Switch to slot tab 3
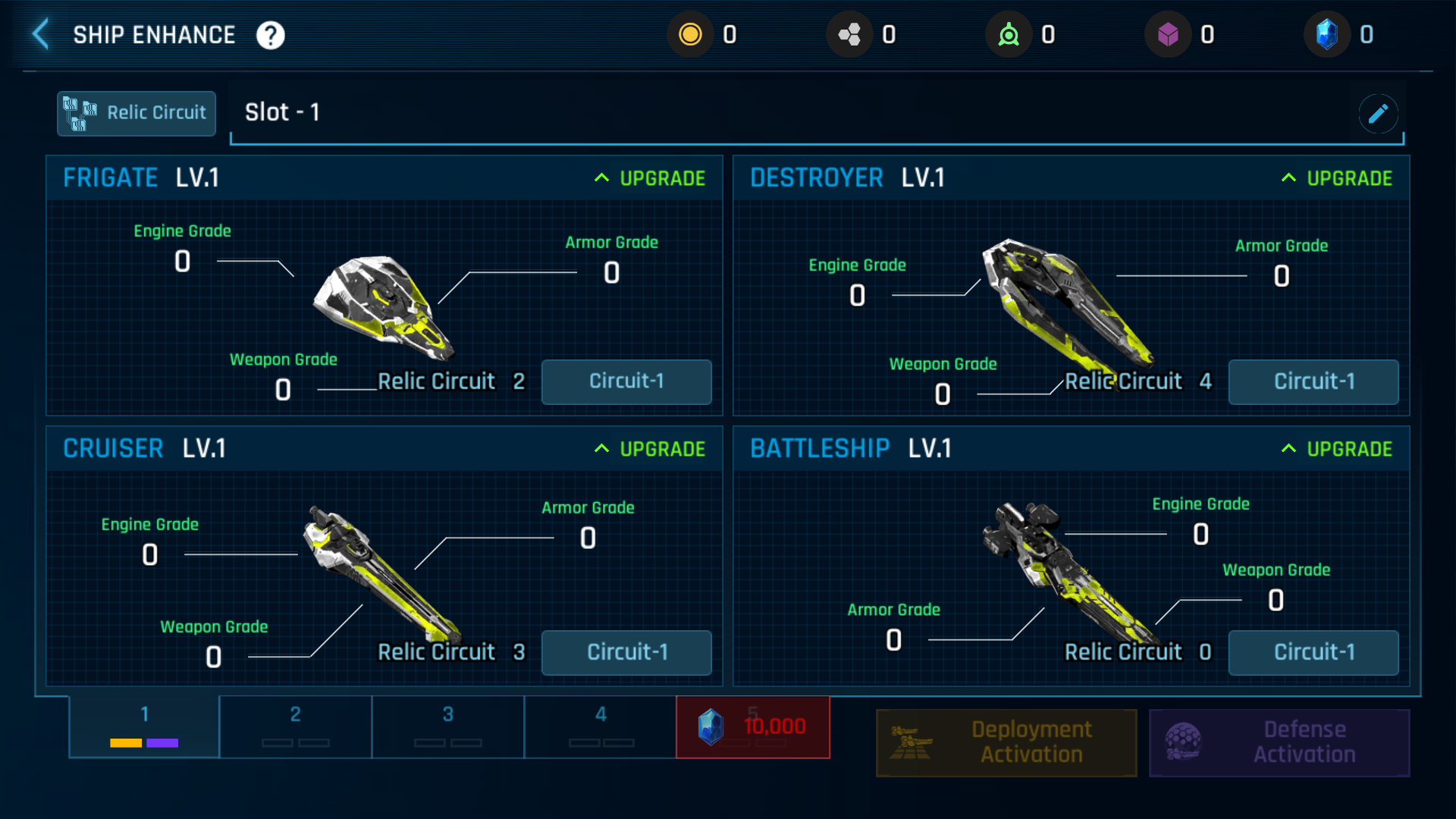 click(x=448, y=726)
